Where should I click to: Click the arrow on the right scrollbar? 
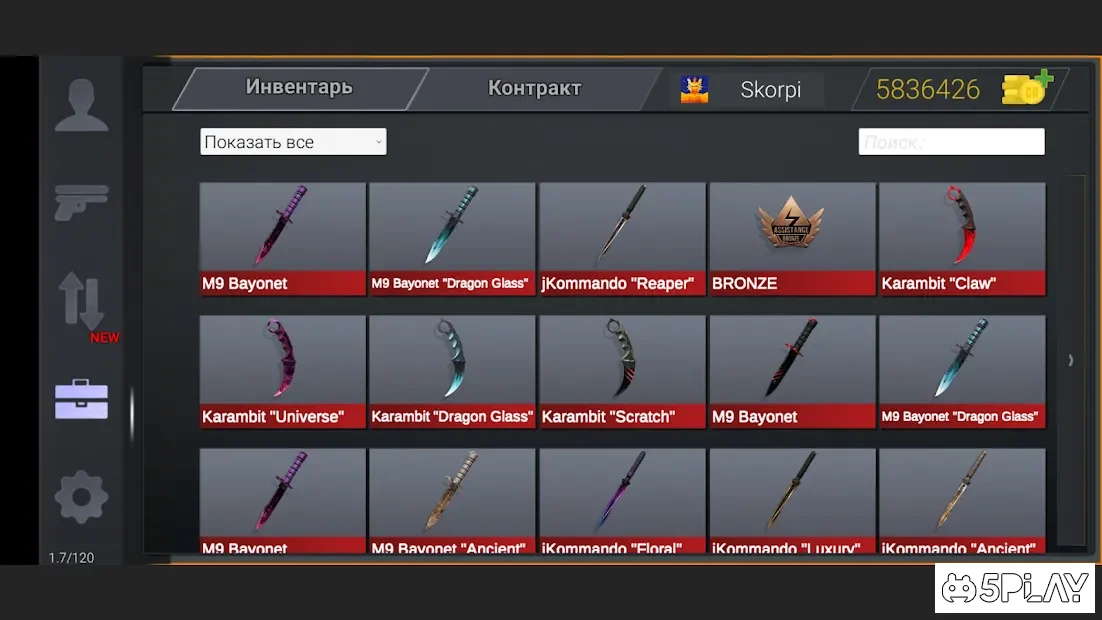point(1071,360)
